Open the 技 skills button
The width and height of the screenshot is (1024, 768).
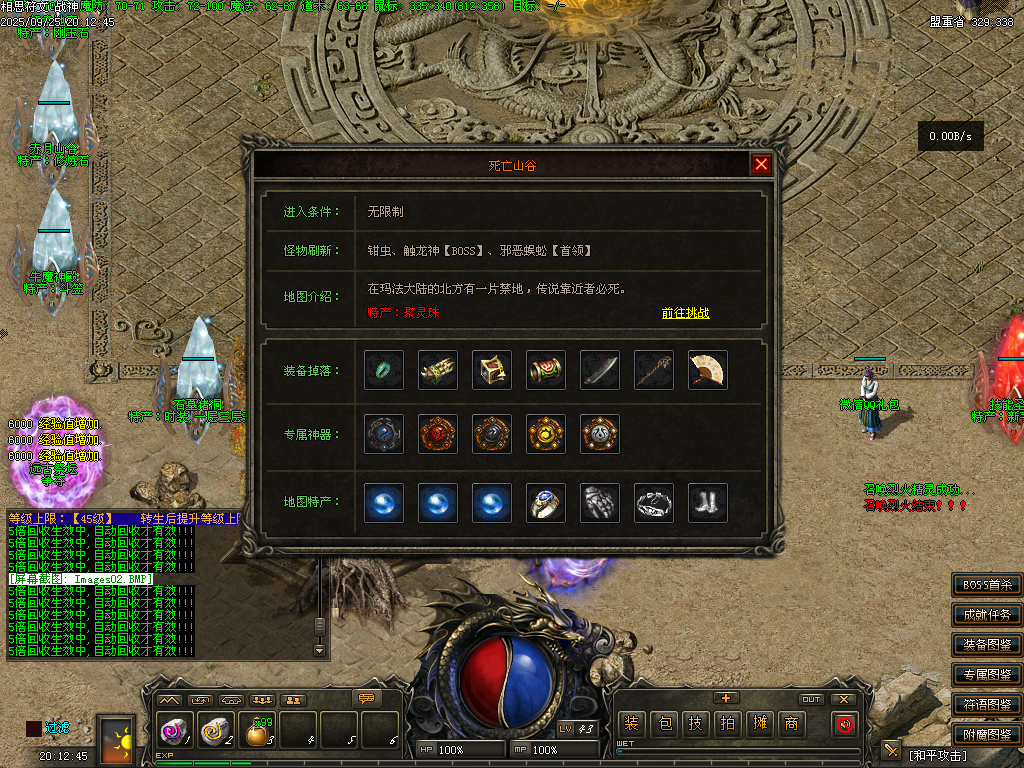click(x=696, y=724)
